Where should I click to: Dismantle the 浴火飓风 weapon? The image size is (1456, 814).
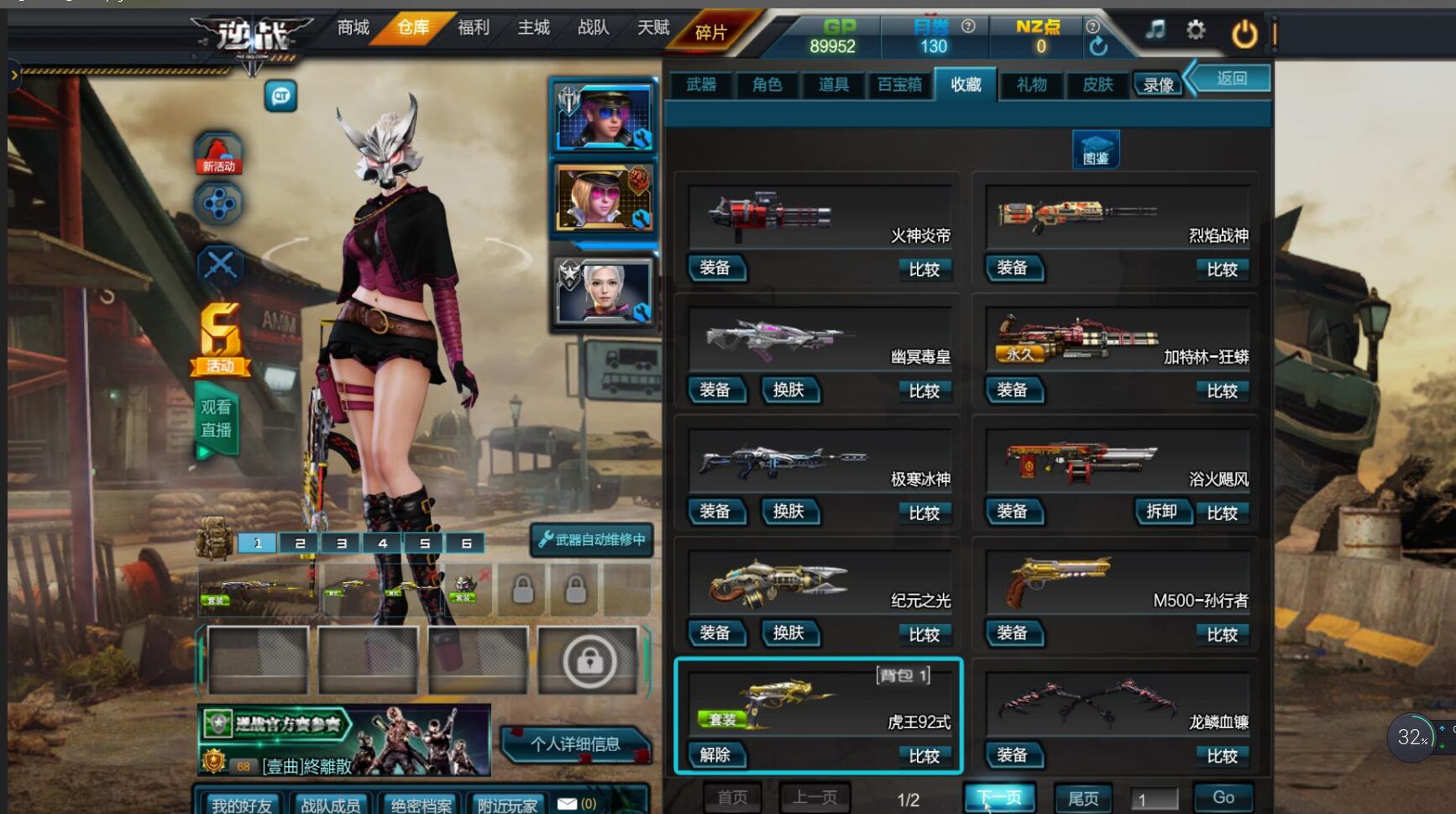tap(1161, 512)
